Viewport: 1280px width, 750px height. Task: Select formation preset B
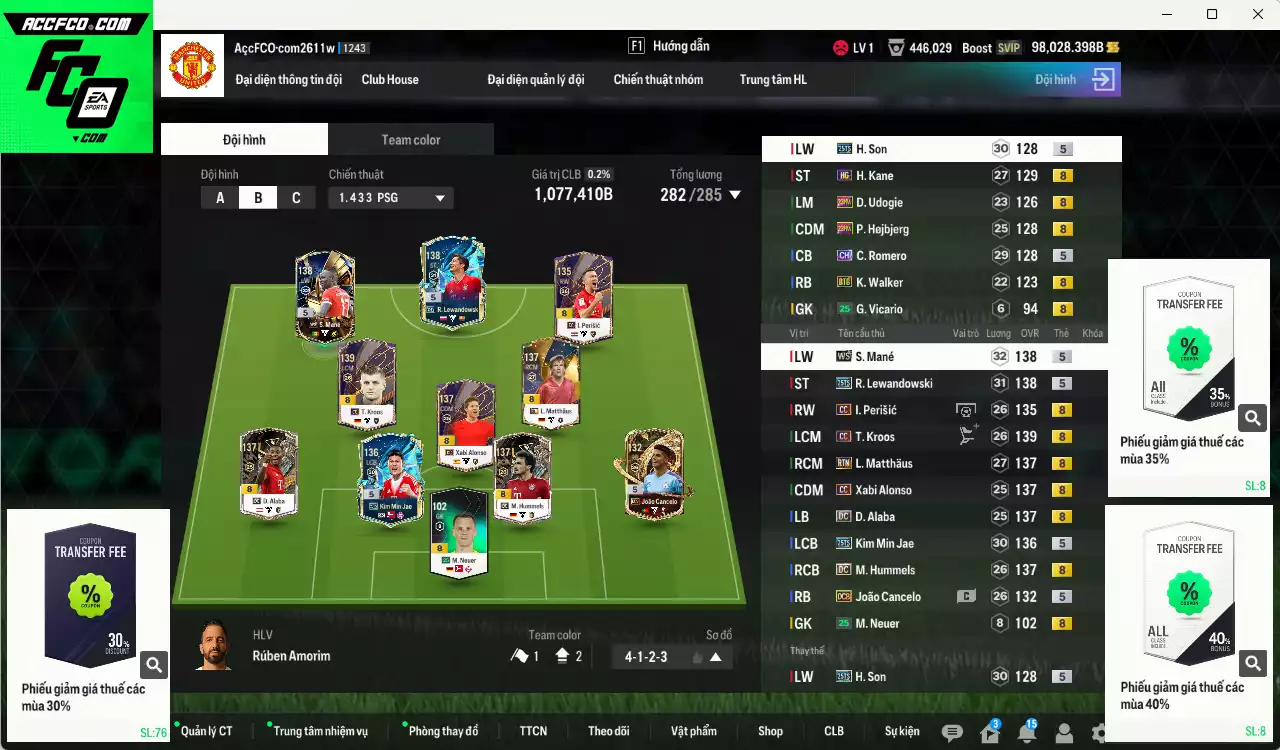click(x=258, y=197)
